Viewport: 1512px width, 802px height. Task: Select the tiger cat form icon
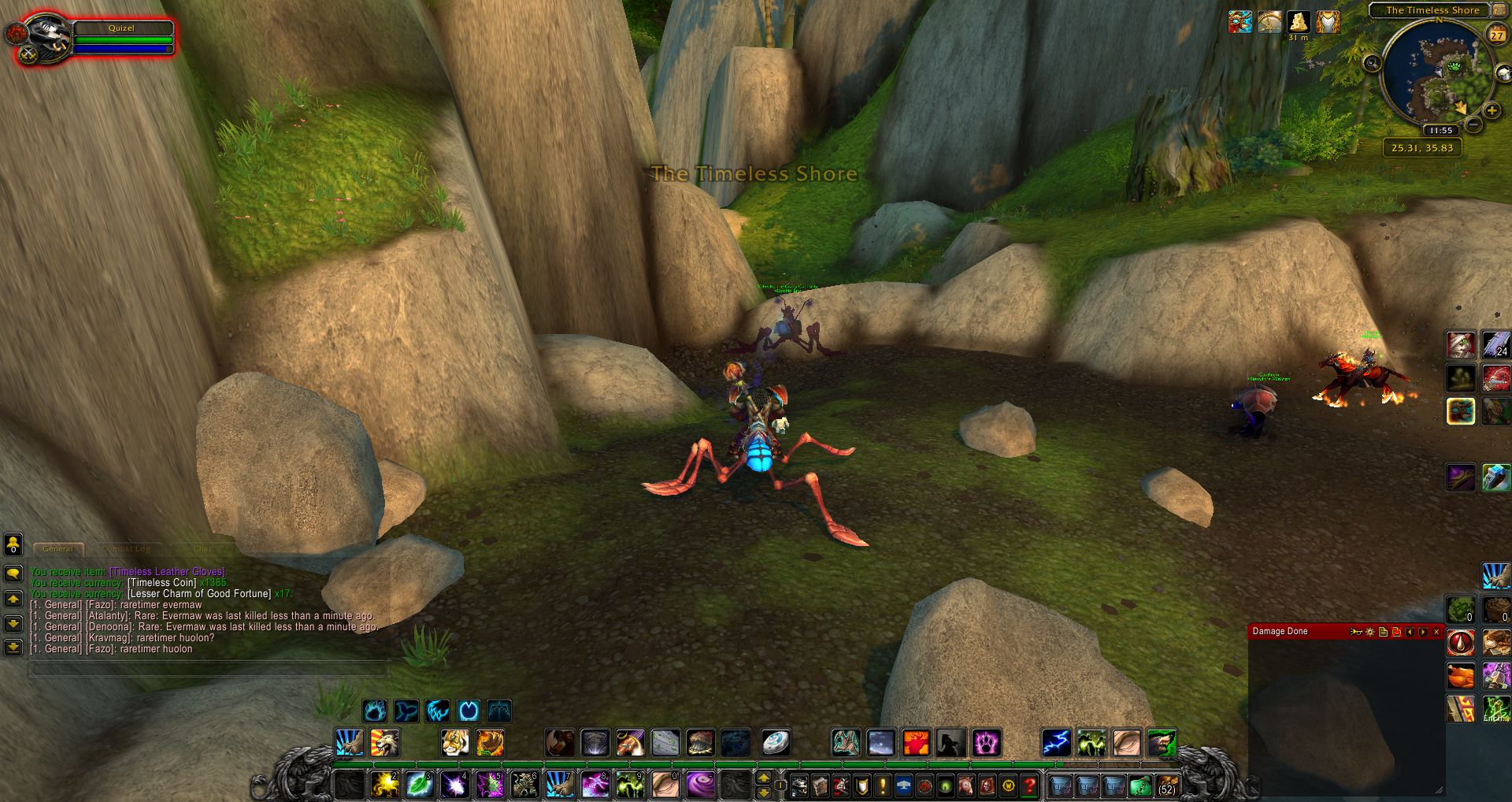coord(454,742)
